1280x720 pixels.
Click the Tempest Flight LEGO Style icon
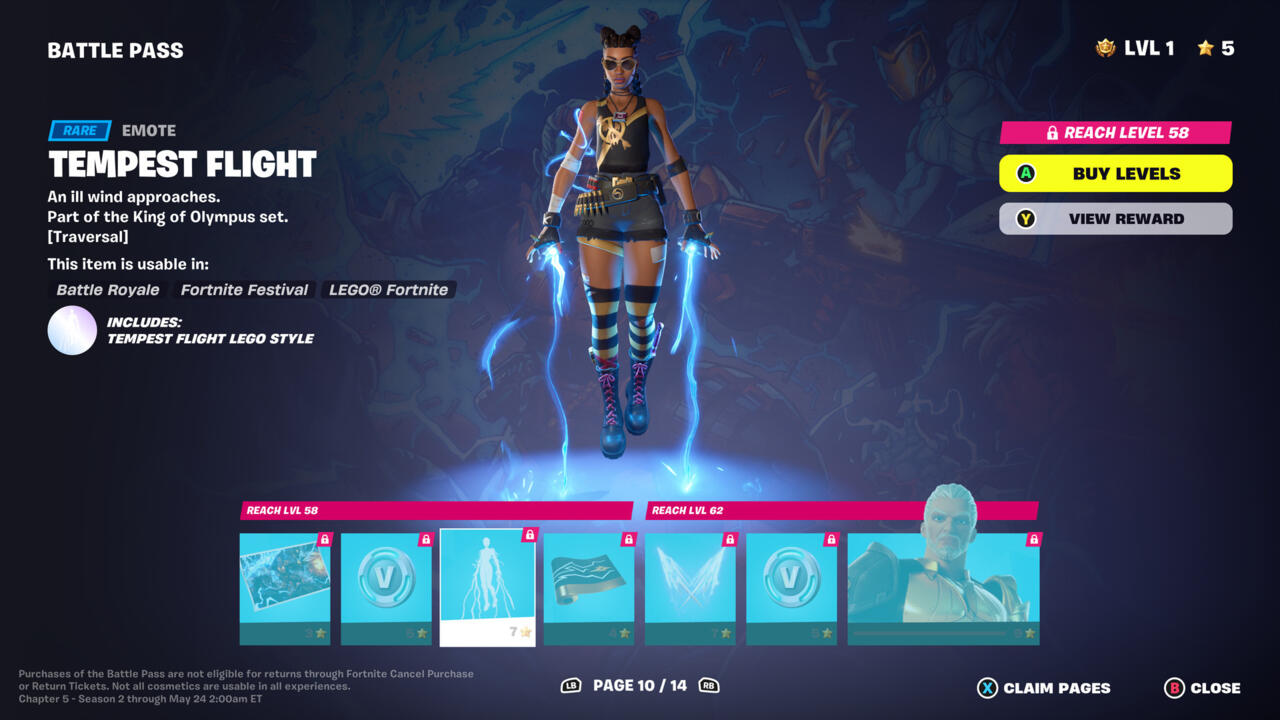[72, 331]
